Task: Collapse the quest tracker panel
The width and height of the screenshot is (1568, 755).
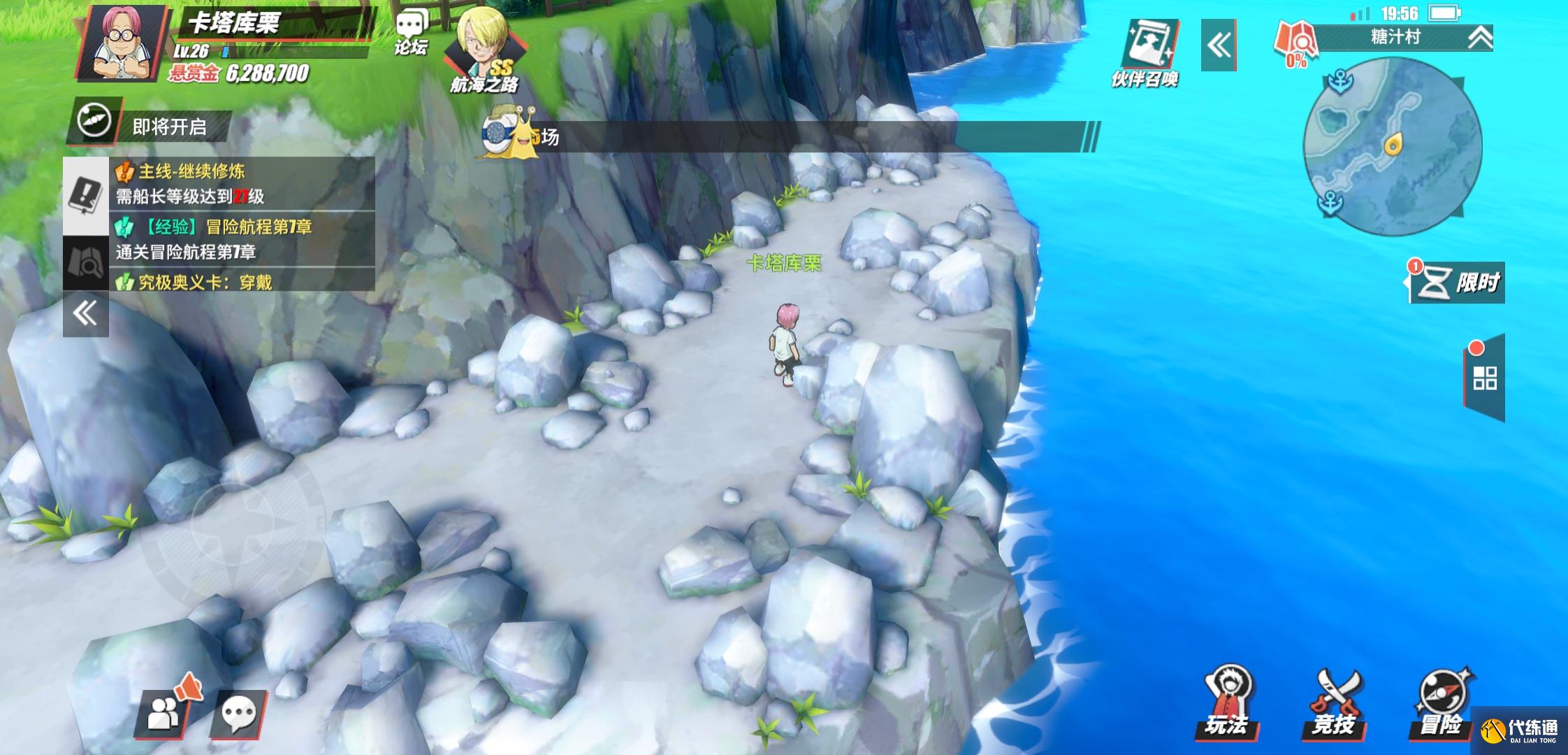Action: pyautogui.click(x=86, y=314)
